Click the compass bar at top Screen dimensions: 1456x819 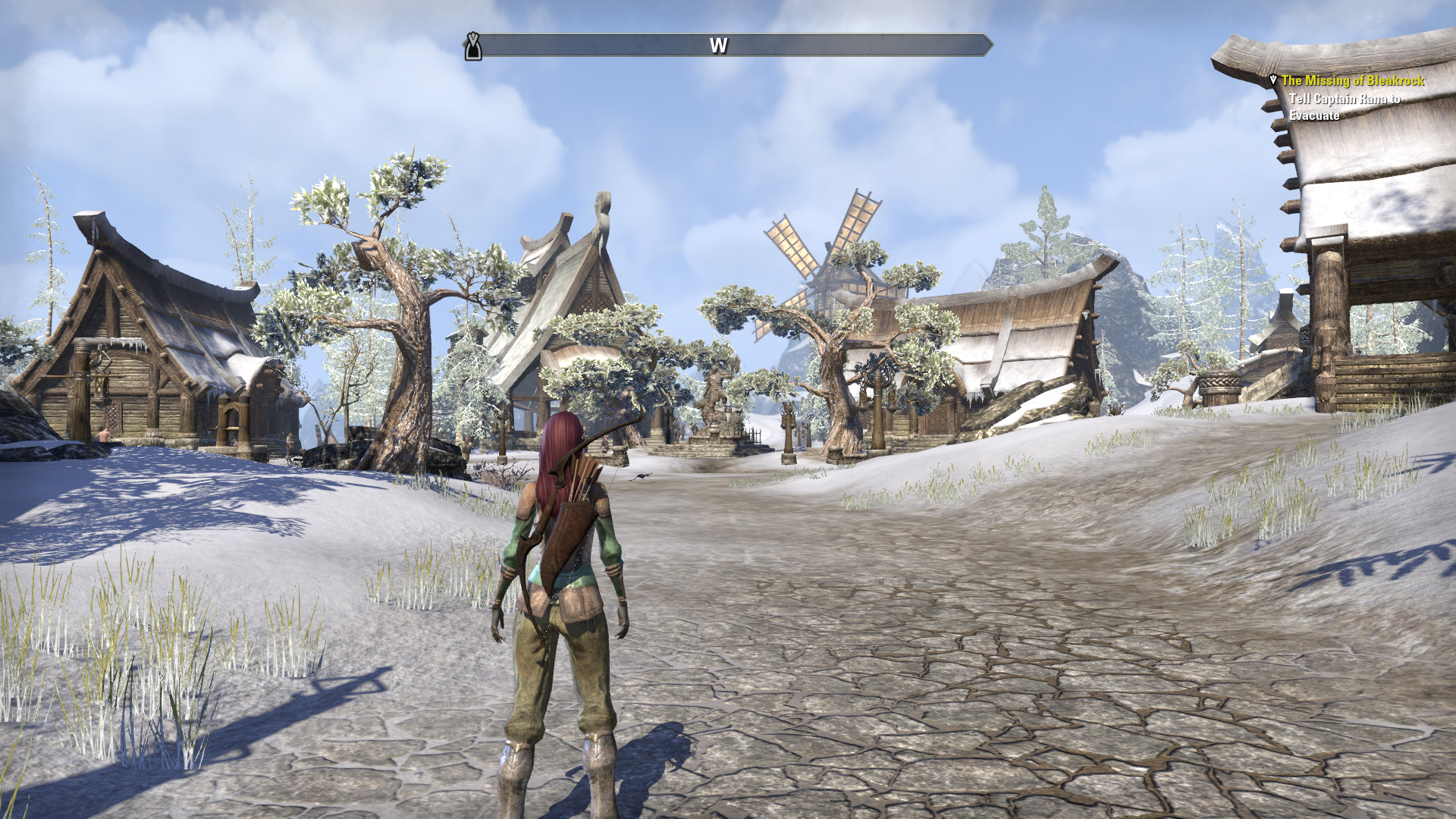pos(730,45)
